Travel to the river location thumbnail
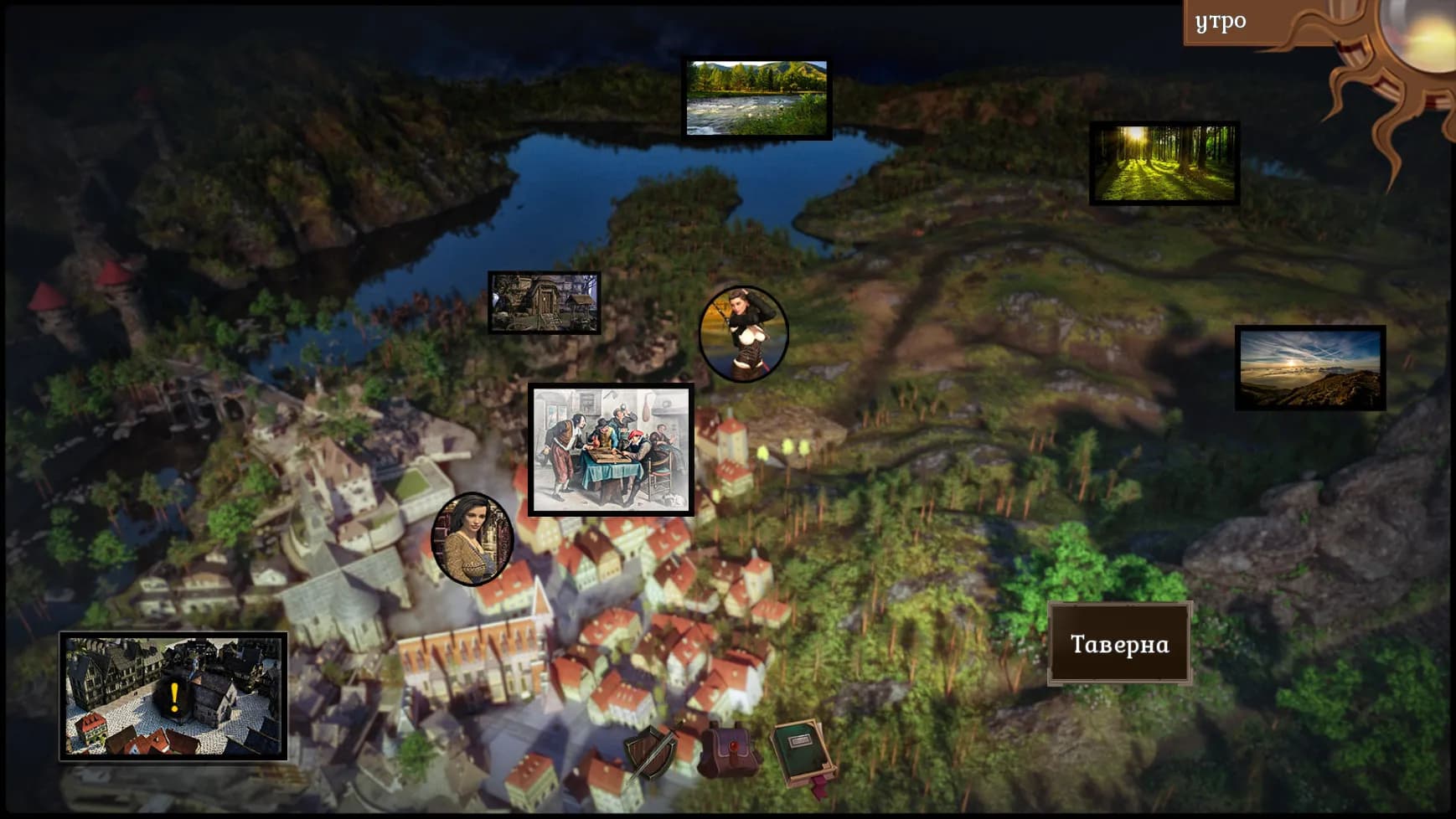This screenshot has height=819, width=1456. pyautogui.click(x=756, y=95)
